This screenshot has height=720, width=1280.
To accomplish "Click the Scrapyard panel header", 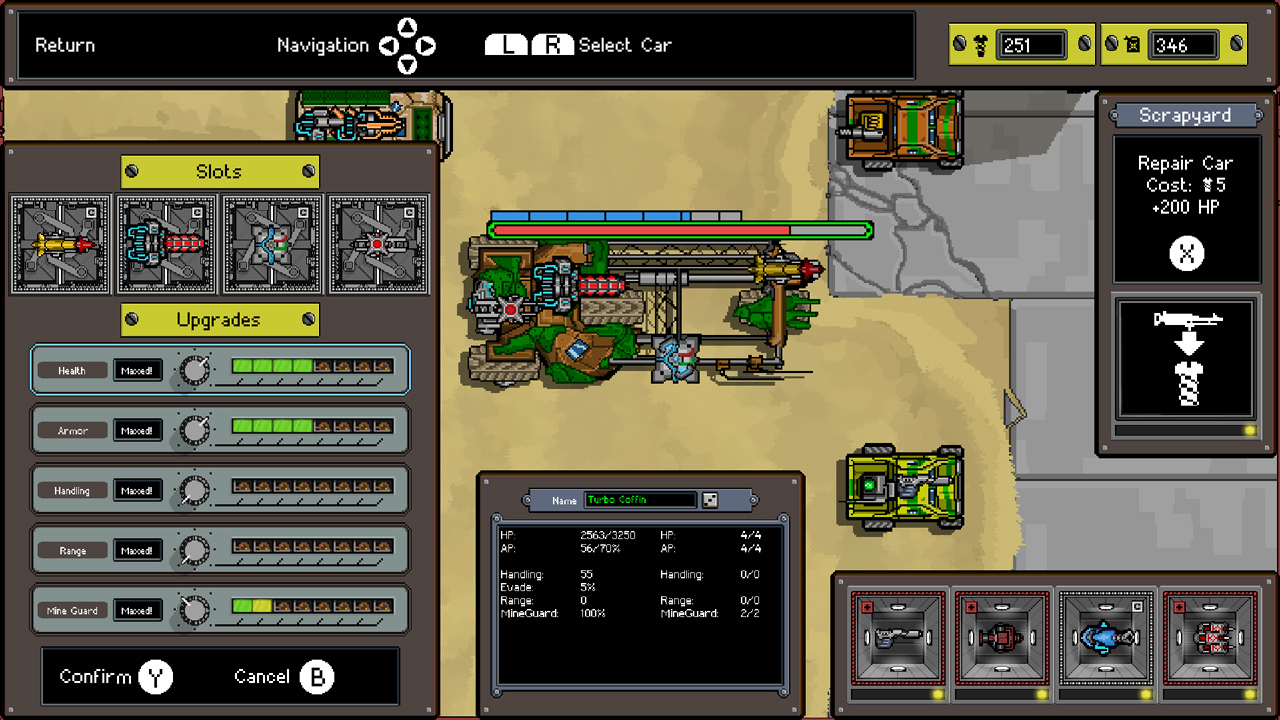I will (x=1186, y=115).
